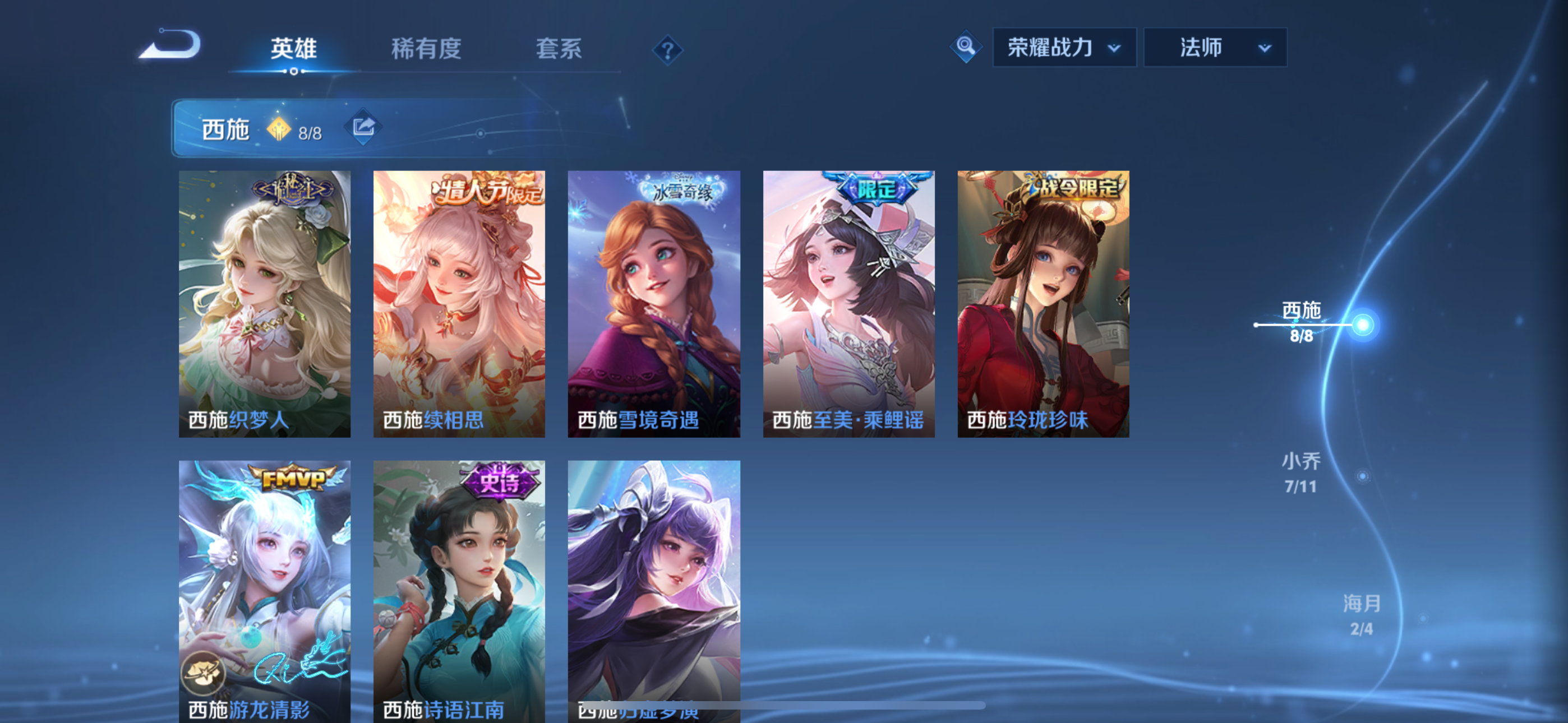Expand the 荣耀战力 sort dropdown
This screenshot has width=1568, height=723.
pos(1063,48)
